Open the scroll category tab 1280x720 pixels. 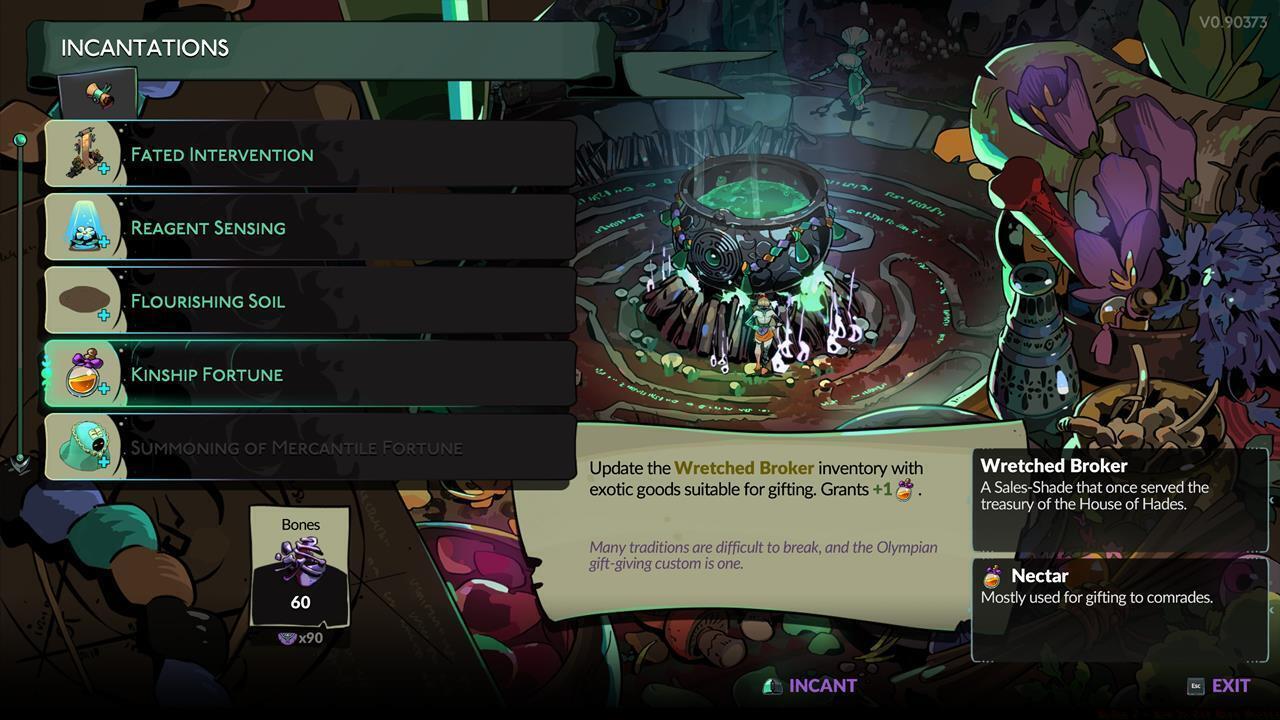click(98, 94)
